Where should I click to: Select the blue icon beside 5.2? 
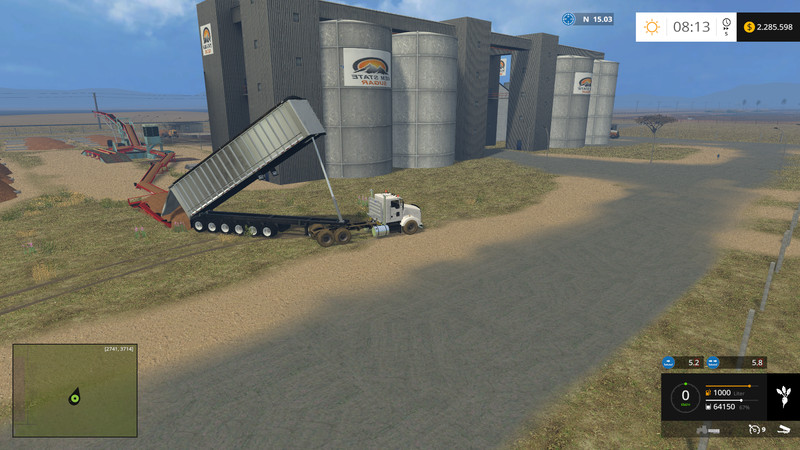pos(669,362)
